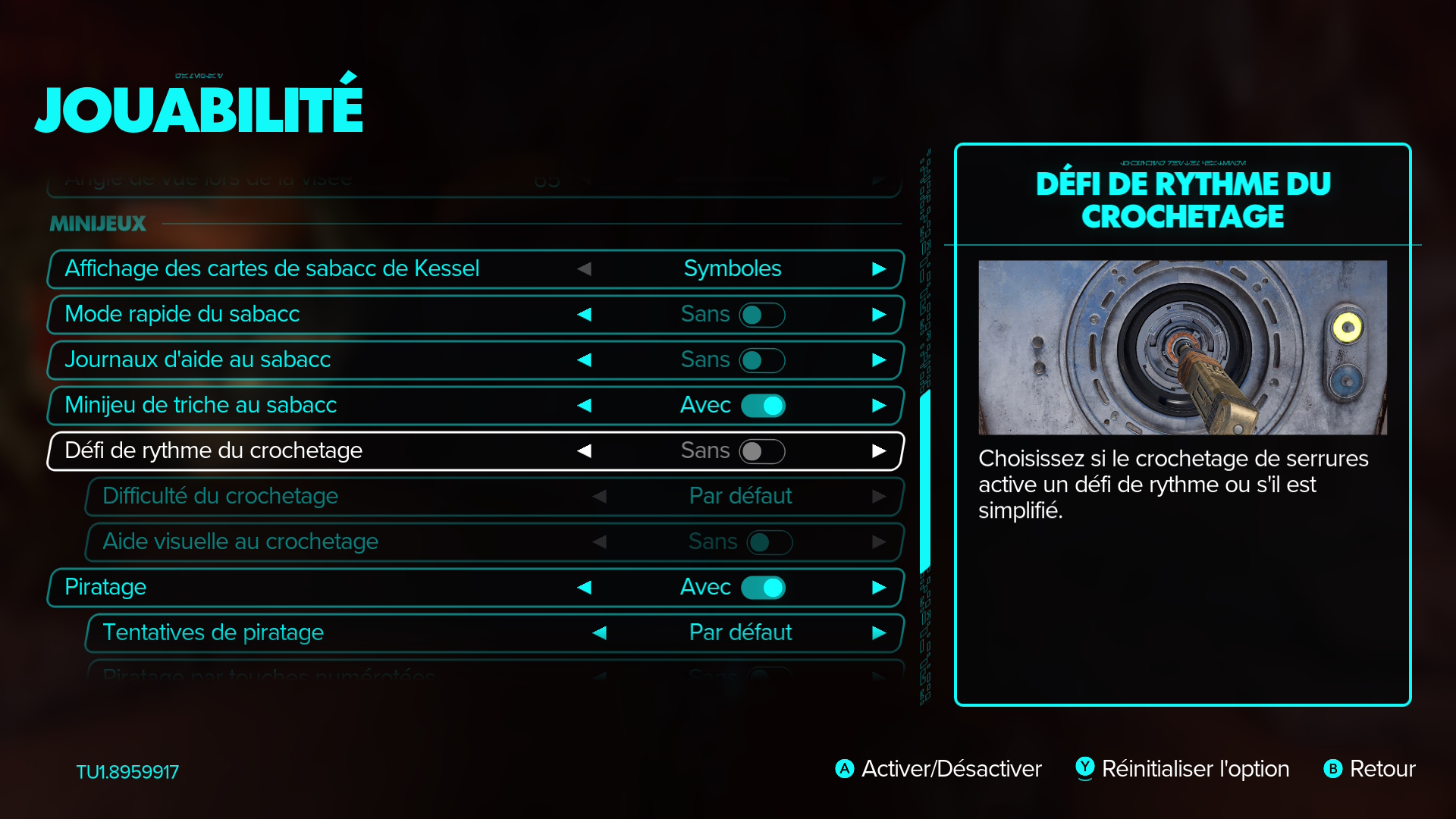Click the right arrow next to Symboles
This screenshot has width=1456, height=819.
click(879, 269)
